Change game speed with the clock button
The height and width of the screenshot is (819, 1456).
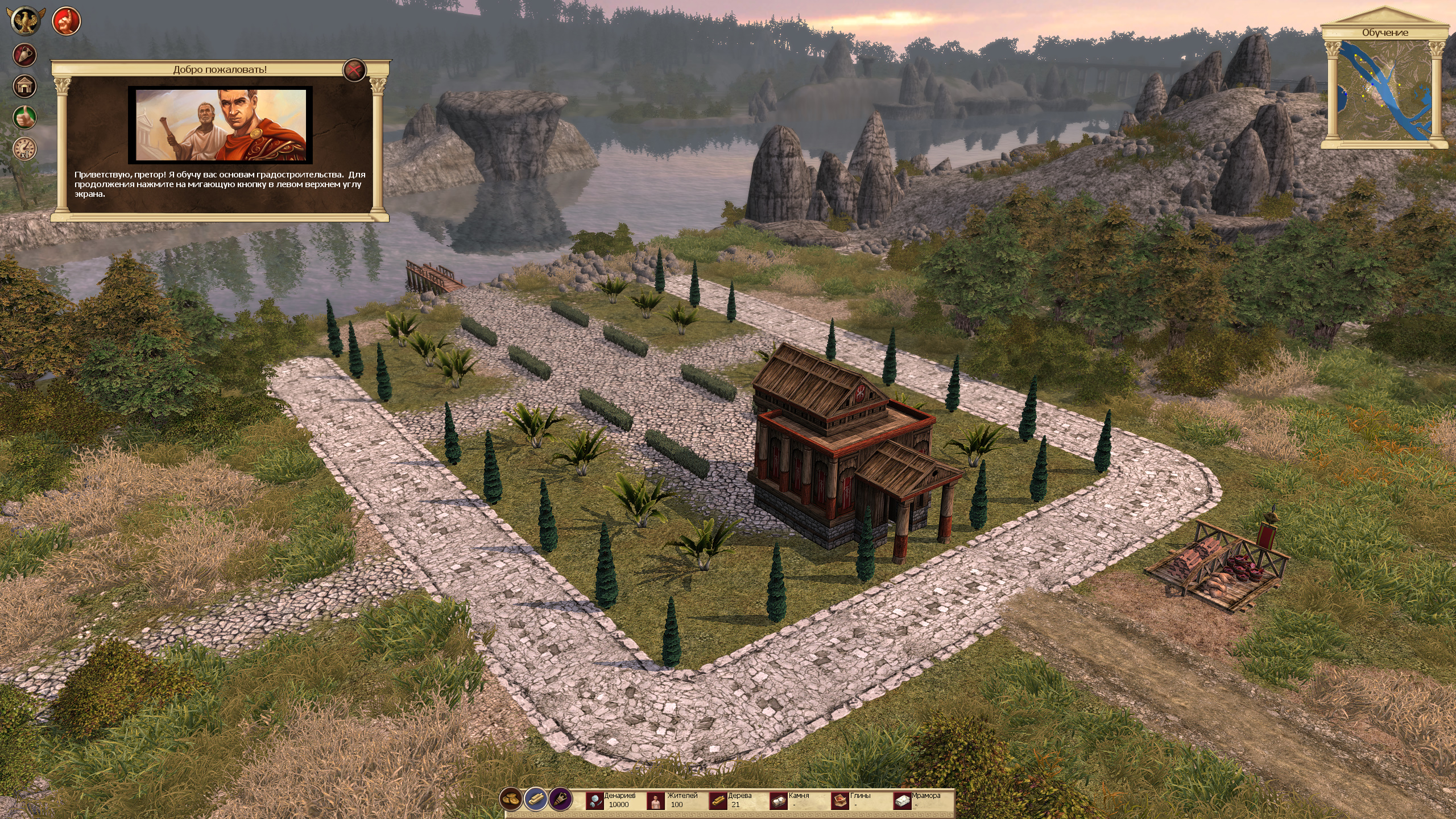pyautogui.click(x=25, y=149)
